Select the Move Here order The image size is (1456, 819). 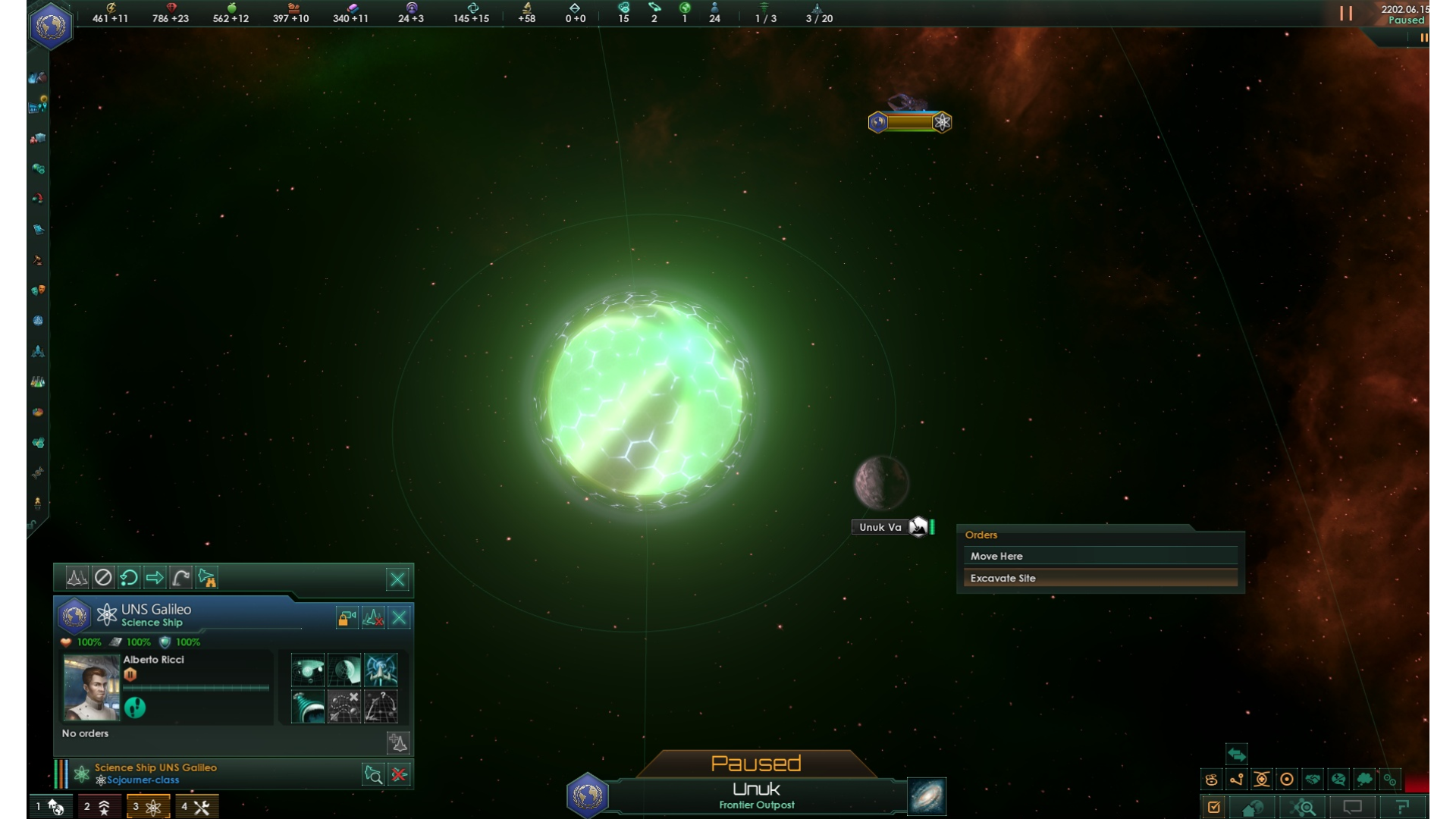point(1100,556)
